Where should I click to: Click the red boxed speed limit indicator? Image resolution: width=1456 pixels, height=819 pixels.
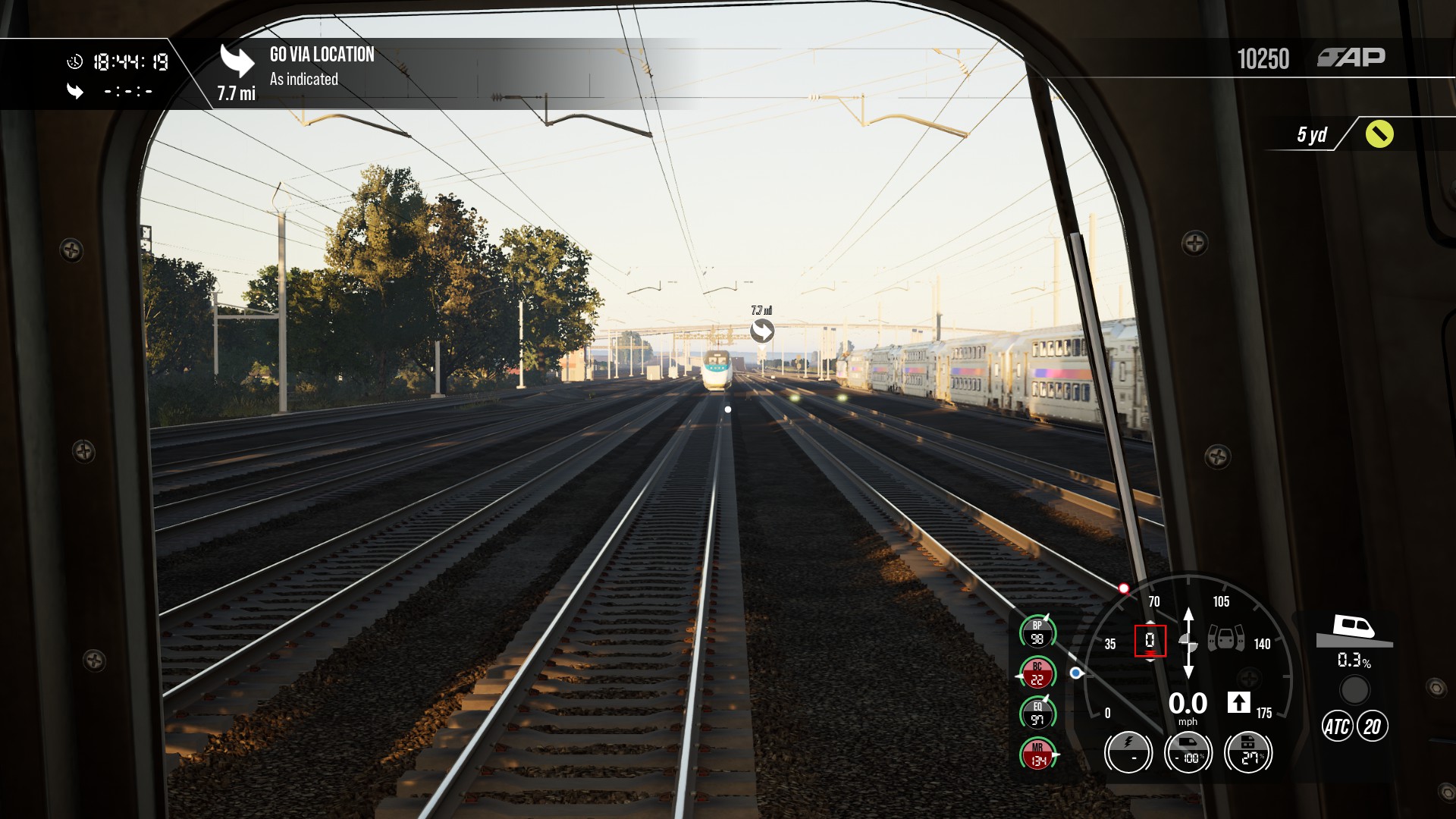click(x=1150, y=641)
